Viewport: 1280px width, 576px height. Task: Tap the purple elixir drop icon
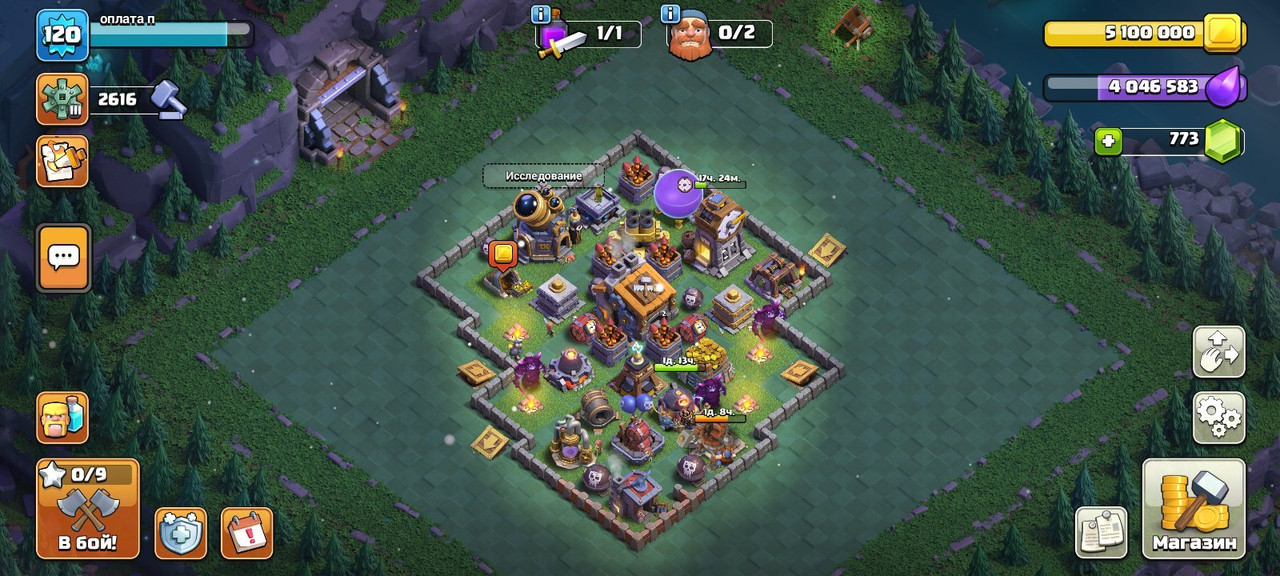(1223, 88)
